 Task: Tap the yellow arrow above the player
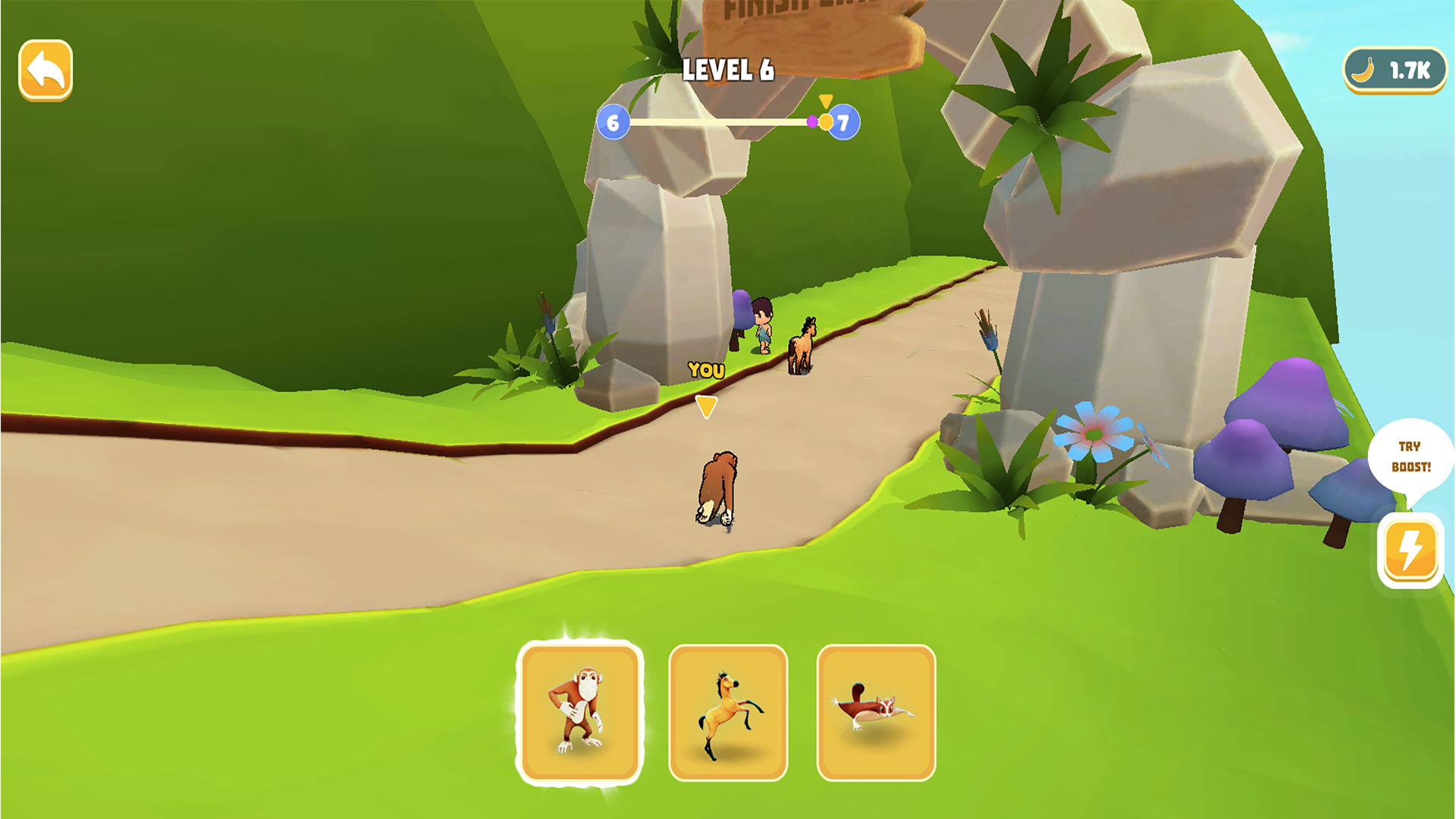click(707, 407)
